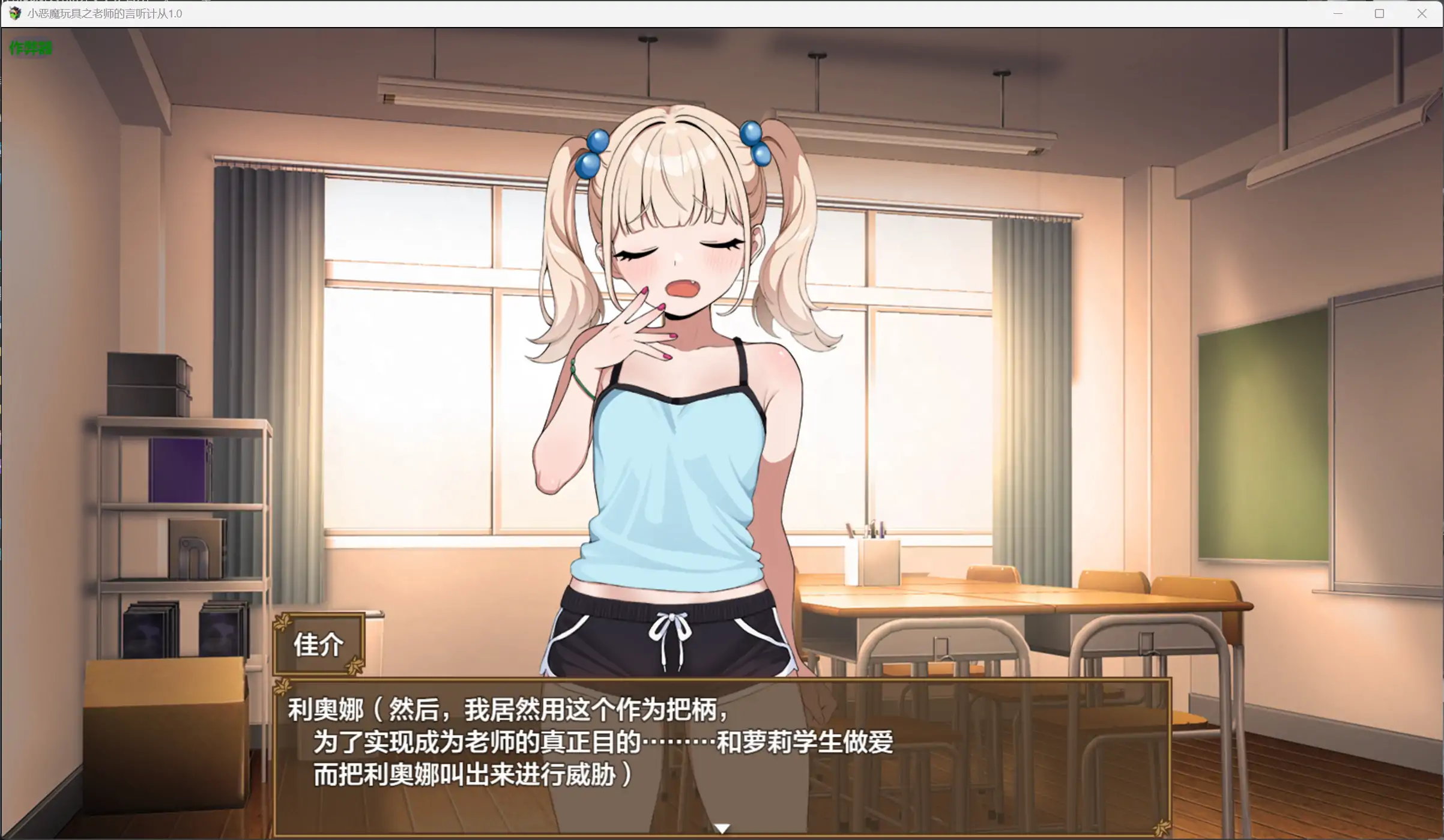Click the devil-head game icon in title bar
Viewport: 1444px width, 840px height.
(16, 13)
